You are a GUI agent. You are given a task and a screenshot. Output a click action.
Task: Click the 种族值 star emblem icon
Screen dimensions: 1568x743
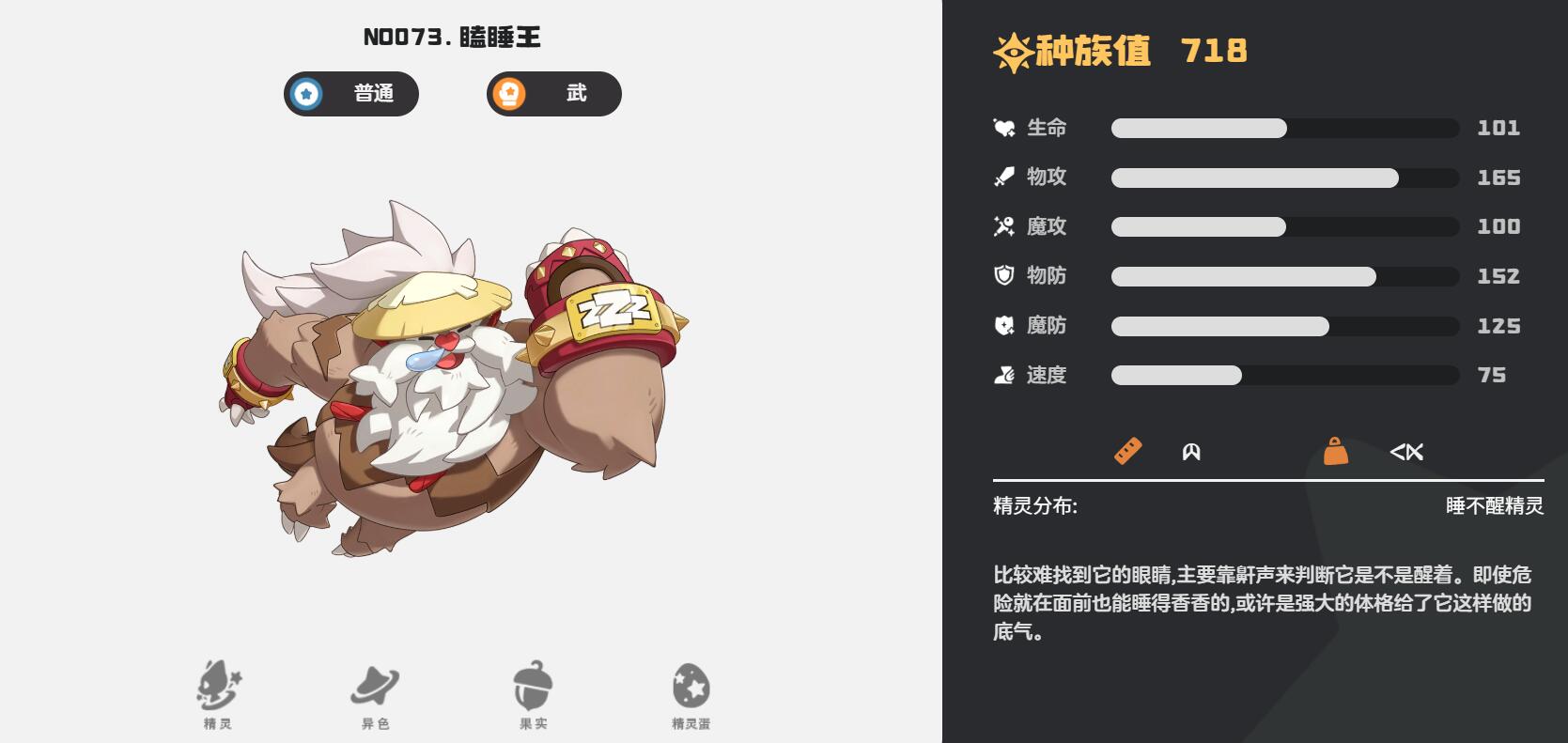1010,52
